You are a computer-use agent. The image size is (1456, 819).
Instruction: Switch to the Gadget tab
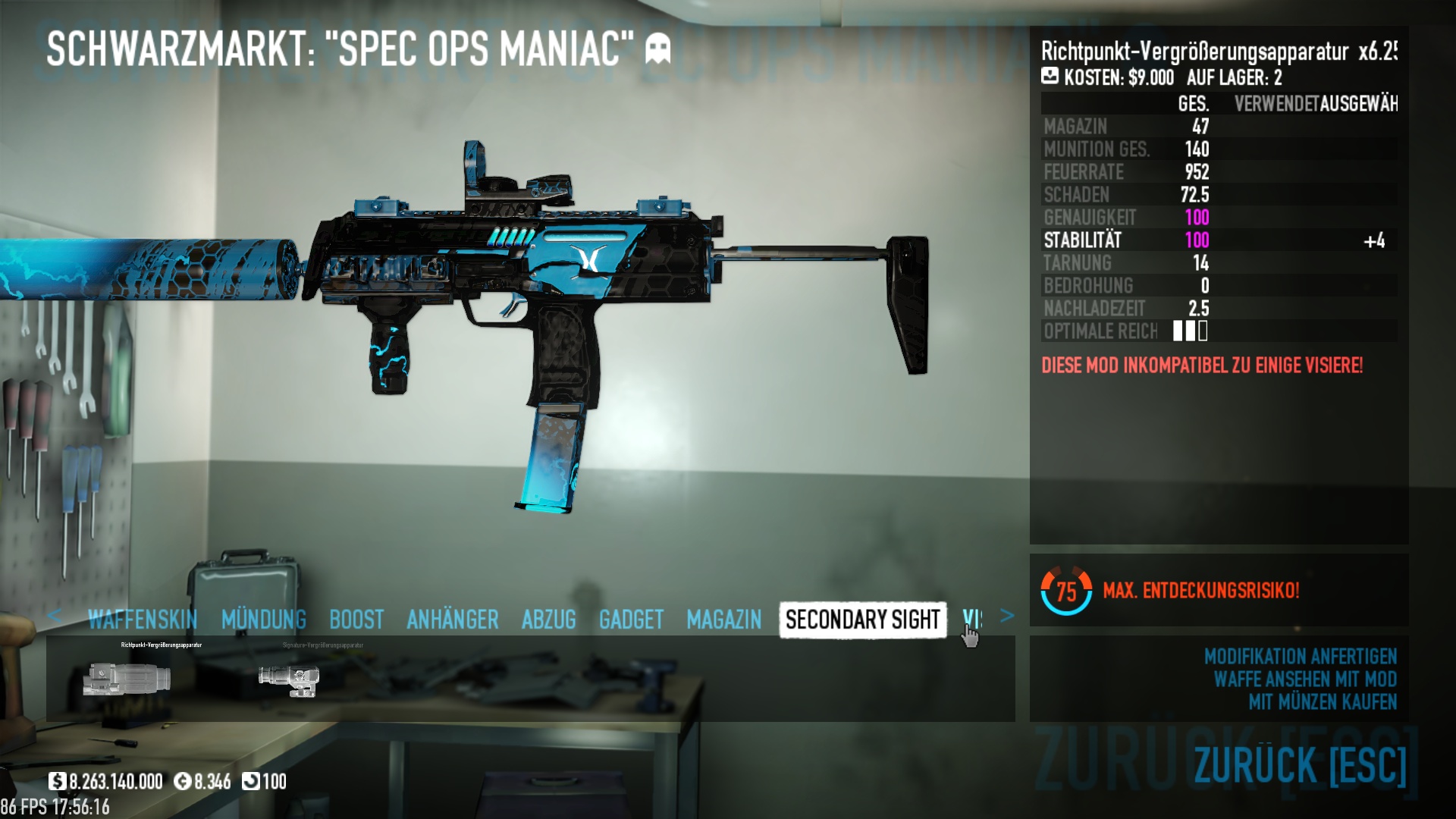(x=631, y=620)
